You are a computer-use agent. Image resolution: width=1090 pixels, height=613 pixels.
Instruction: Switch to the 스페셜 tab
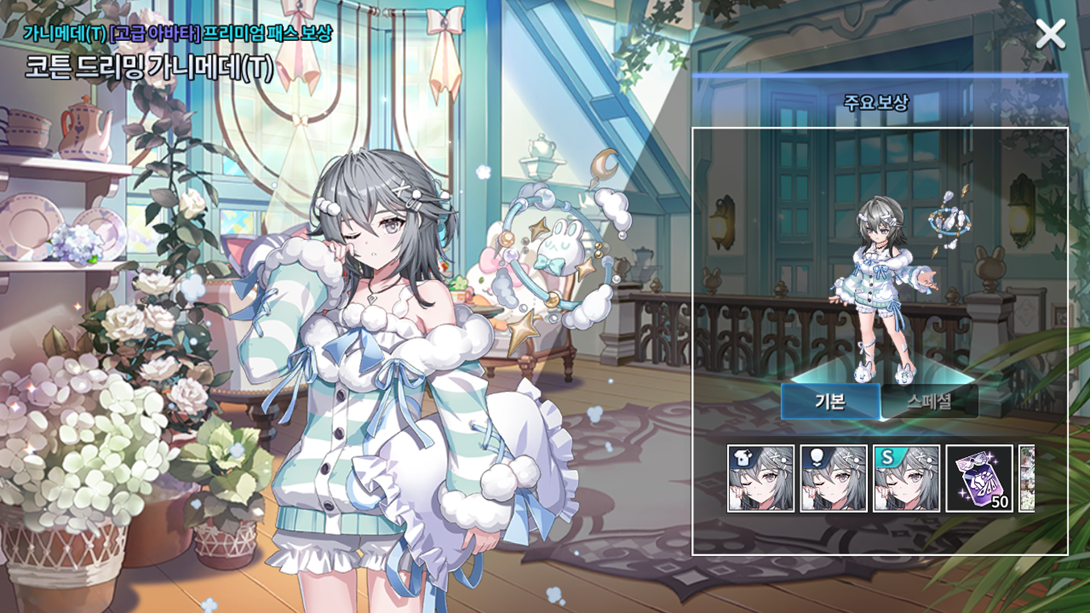pos(929,401)
